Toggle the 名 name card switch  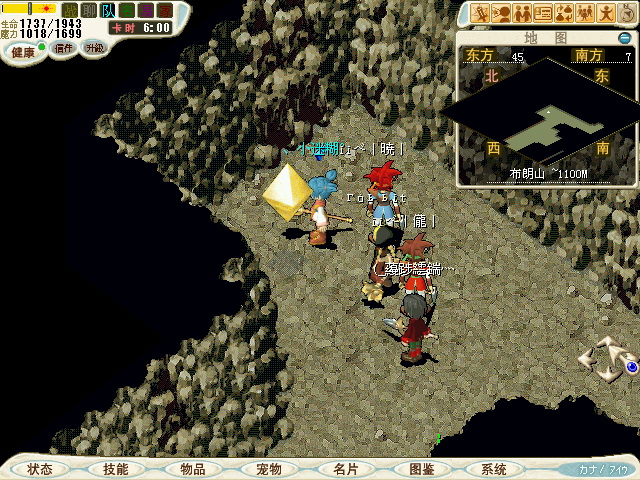pyautogui.click(x=127, y=11)
